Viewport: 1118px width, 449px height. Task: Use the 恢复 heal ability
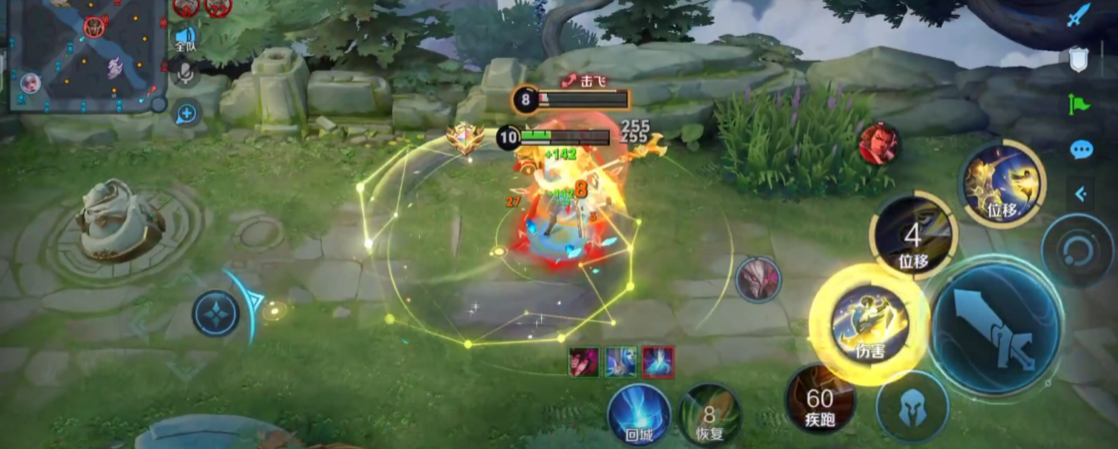pyautogui.click(x=710, y=413)
